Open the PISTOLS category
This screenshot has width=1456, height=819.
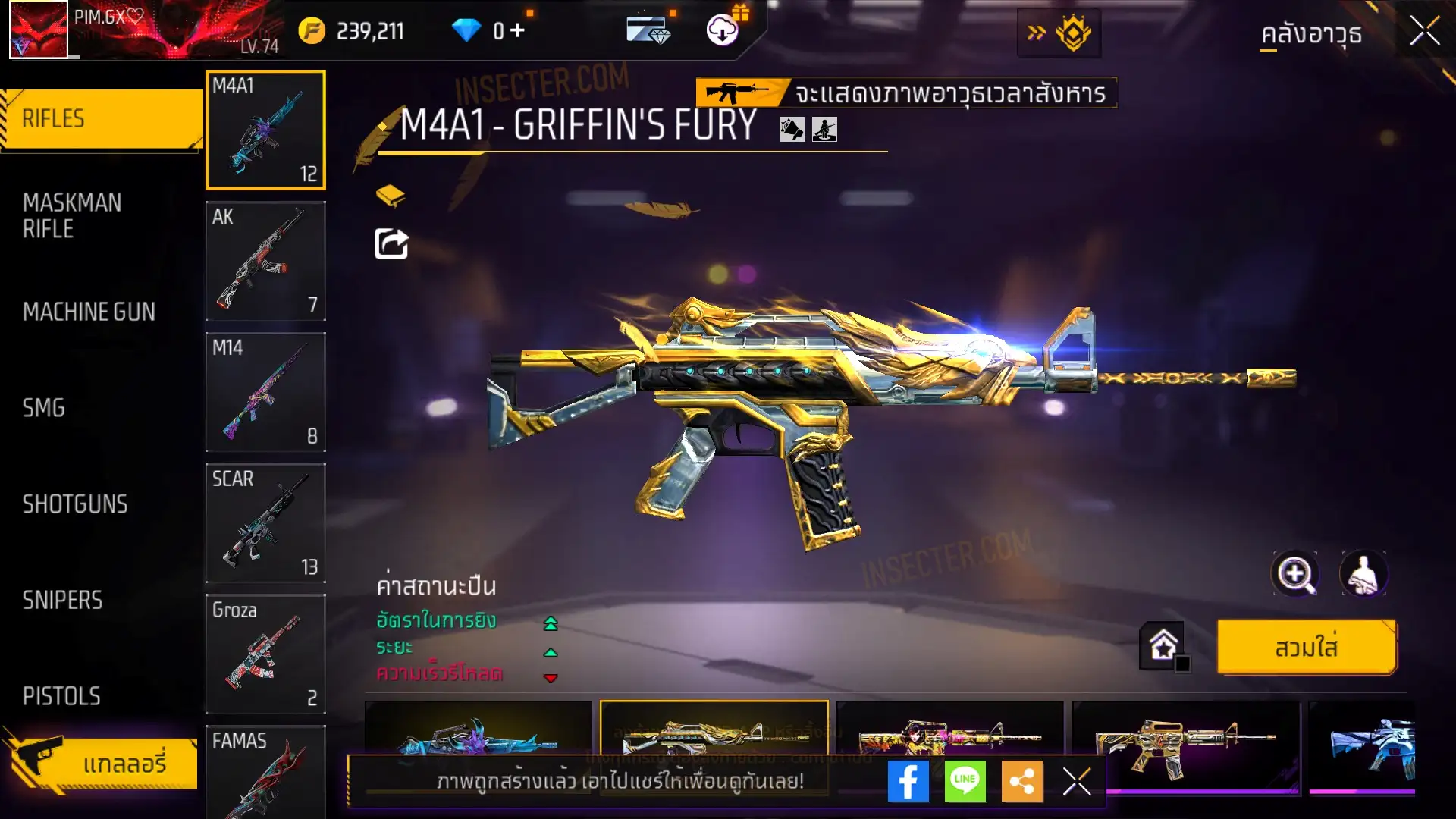(61, 696)
